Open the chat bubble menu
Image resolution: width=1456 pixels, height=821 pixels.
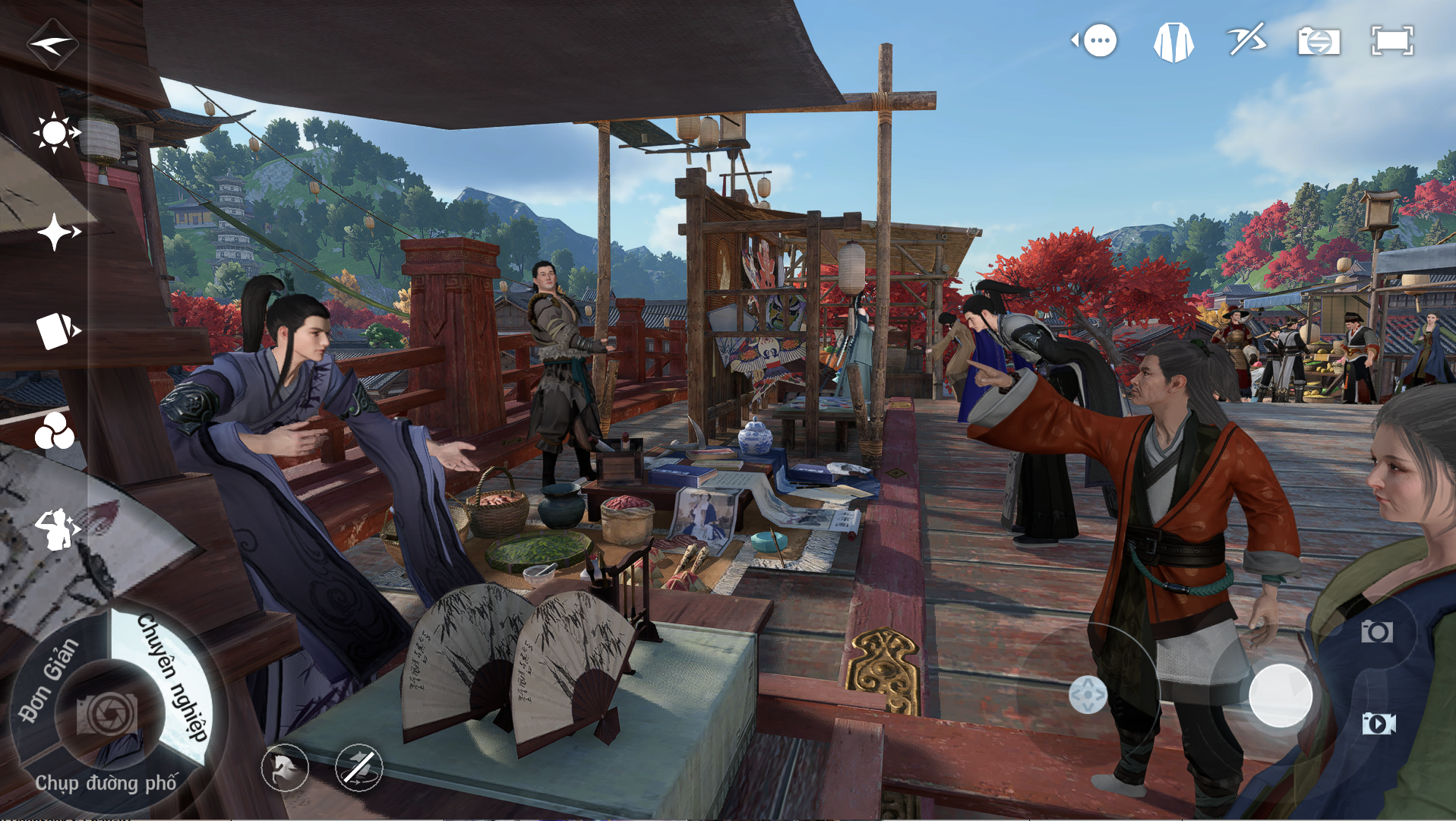pos(1097,40)
